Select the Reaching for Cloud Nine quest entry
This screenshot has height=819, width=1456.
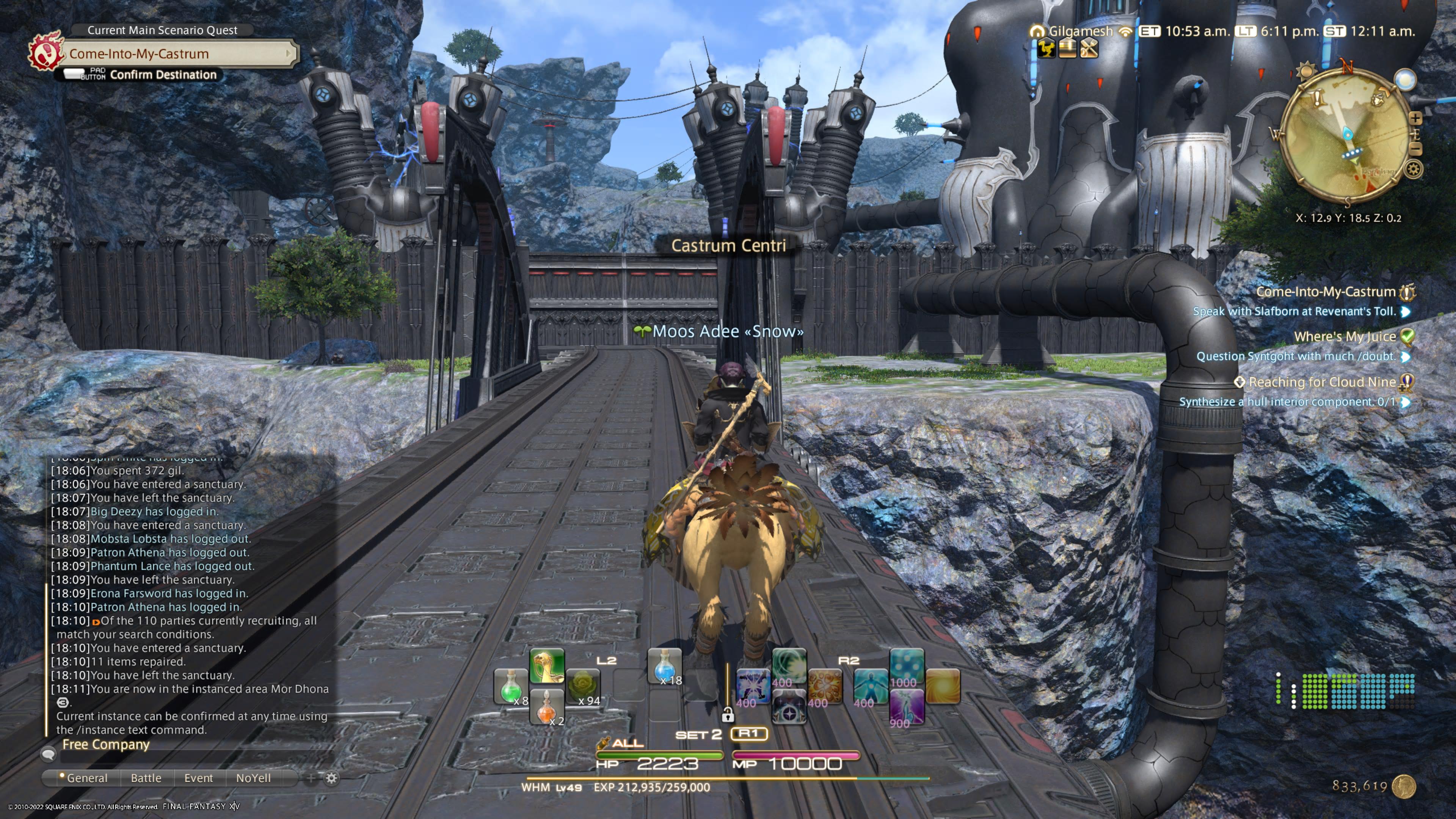pos(1321,383)
